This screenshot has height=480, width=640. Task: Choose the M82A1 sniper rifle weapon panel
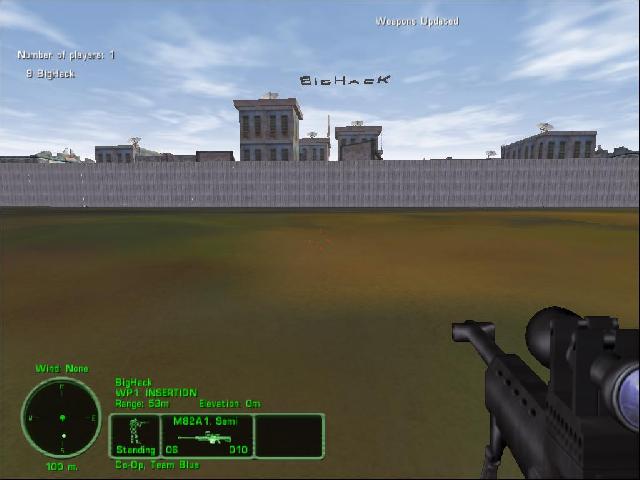pyautogui.click(x=207, y=435)
